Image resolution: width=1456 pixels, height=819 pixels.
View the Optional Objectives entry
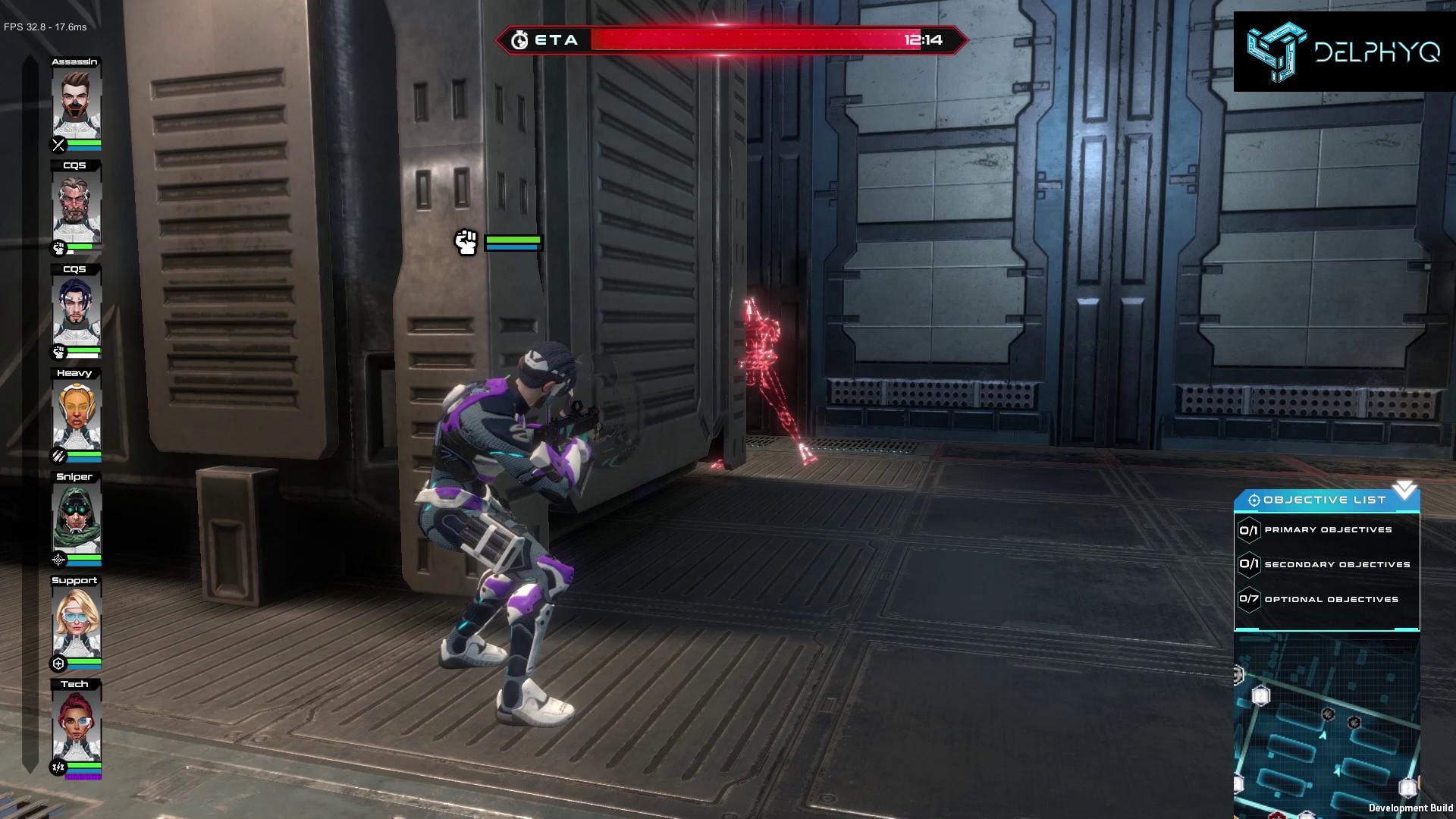tap(1327, 599)
